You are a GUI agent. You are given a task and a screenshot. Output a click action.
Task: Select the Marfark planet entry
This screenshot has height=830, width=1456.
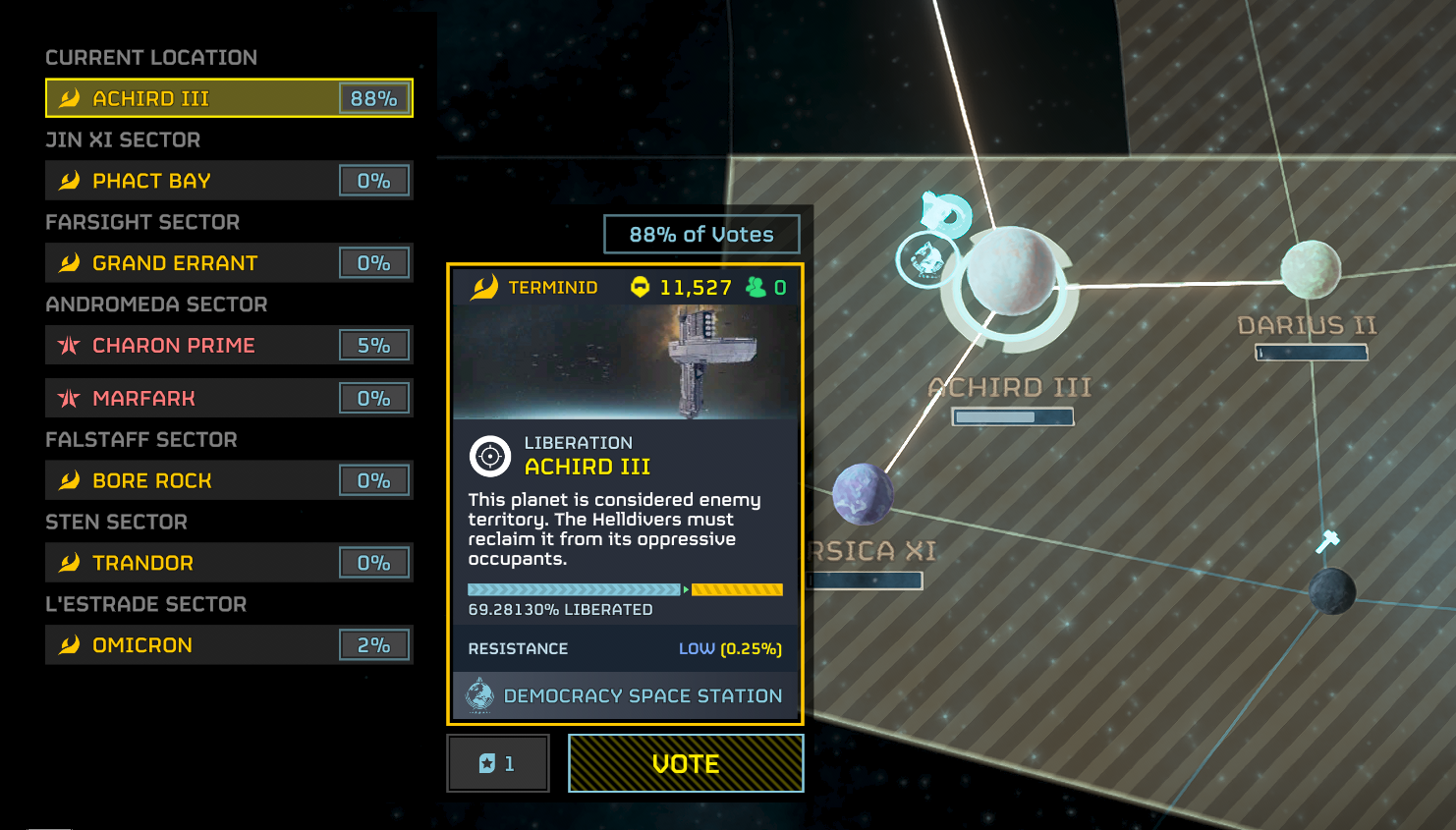(x=228, y=399)
